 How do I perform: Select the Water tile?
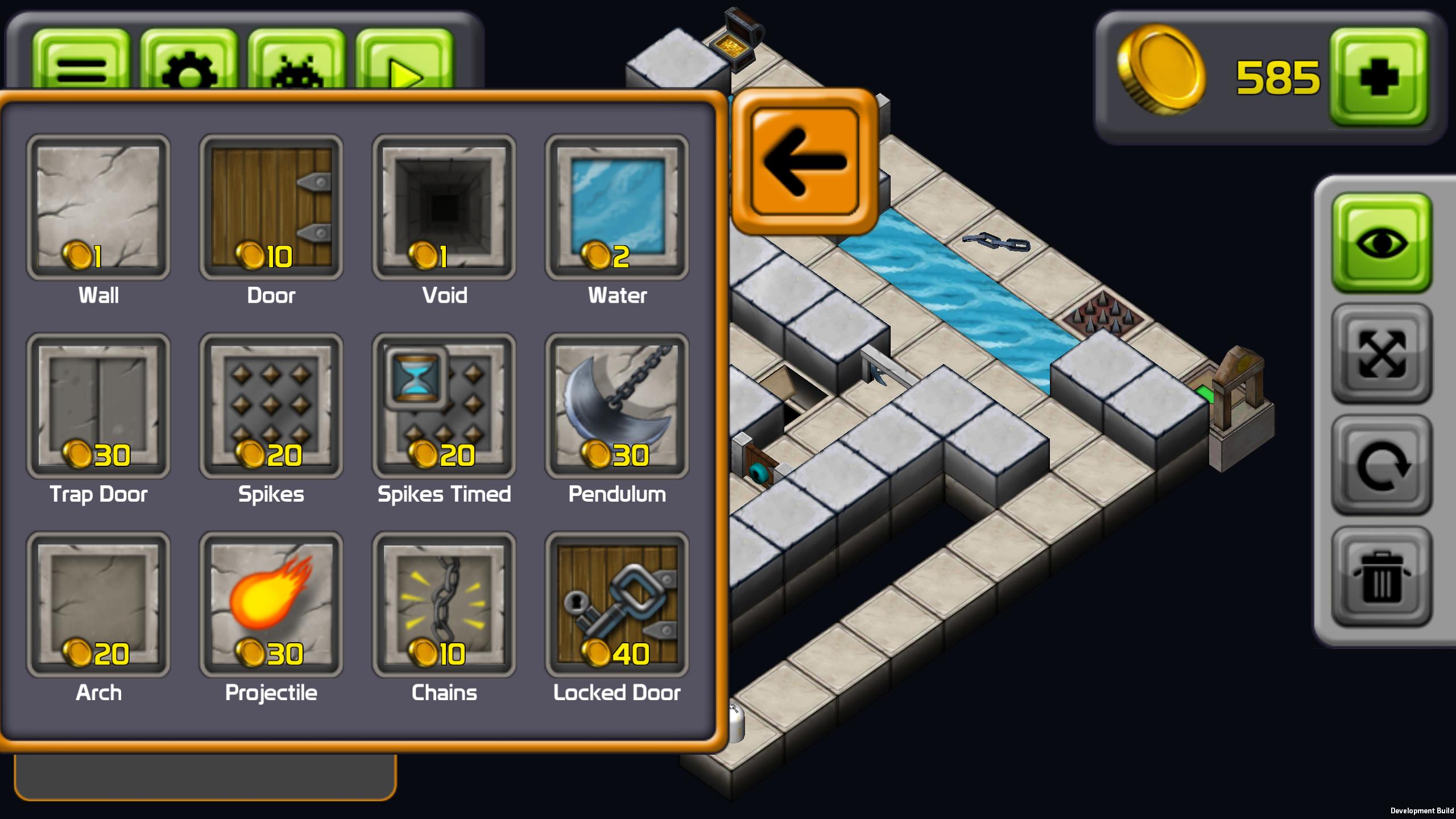tap(617, 207)
